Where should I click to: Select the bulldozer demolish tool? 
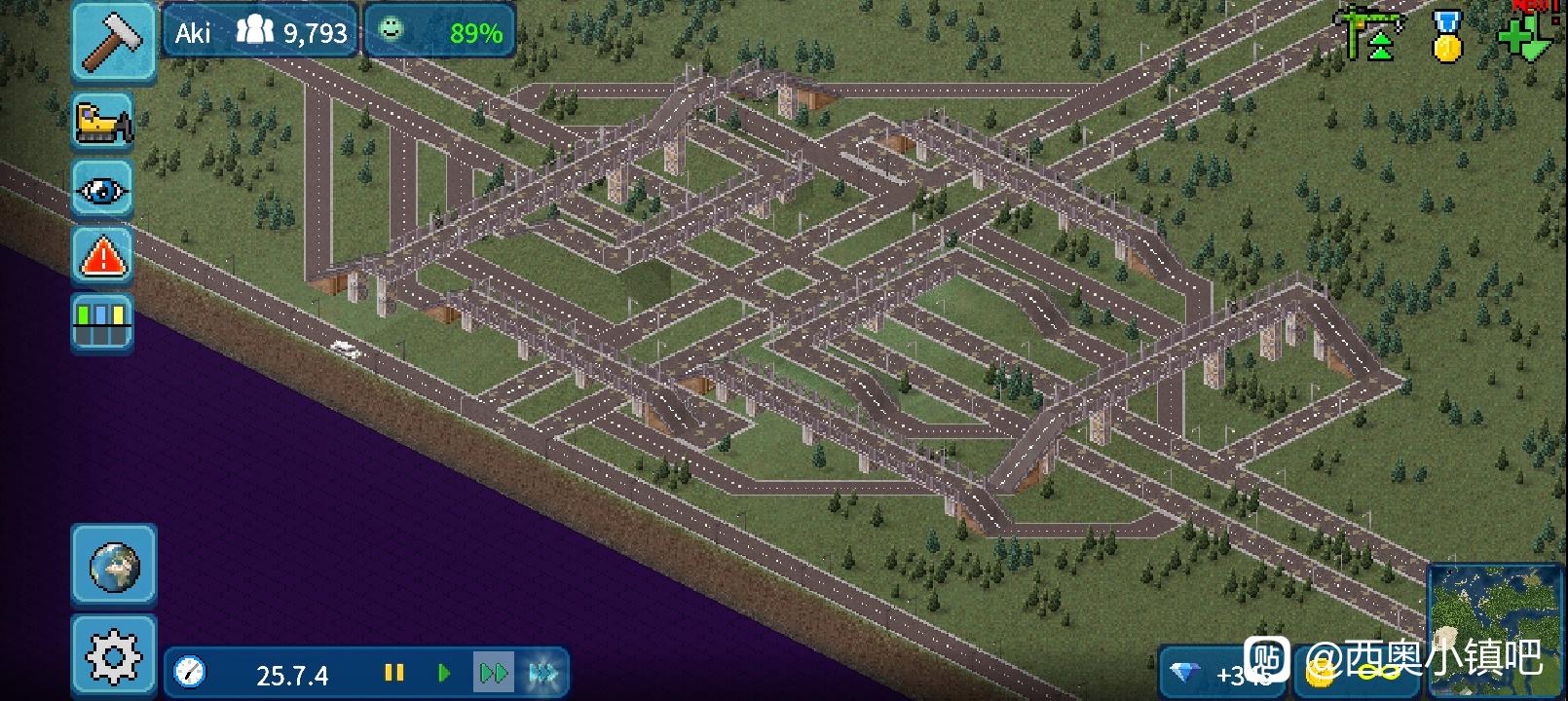click(102, 122)
